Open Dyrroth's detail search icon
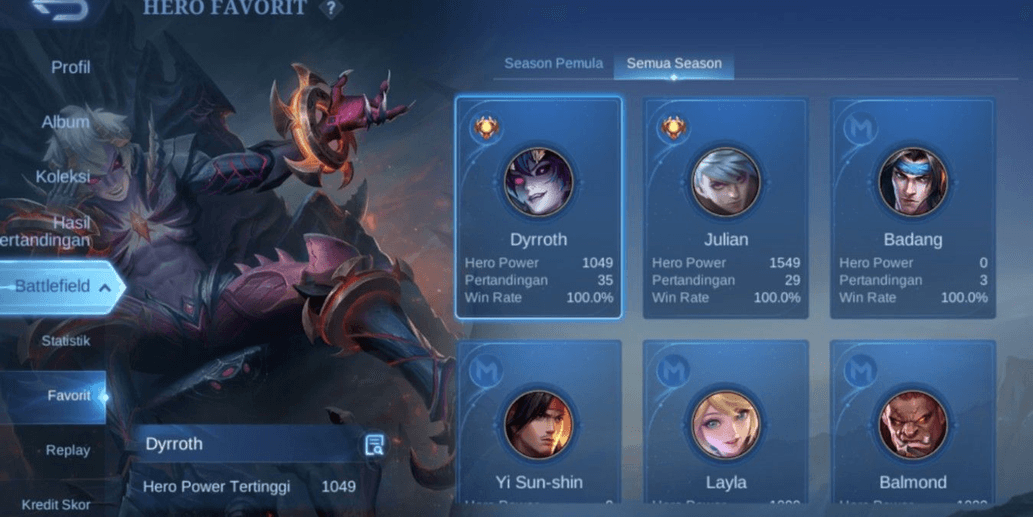Image resolution: width=1033 pixels, height=517 pixels. point(375,445)
